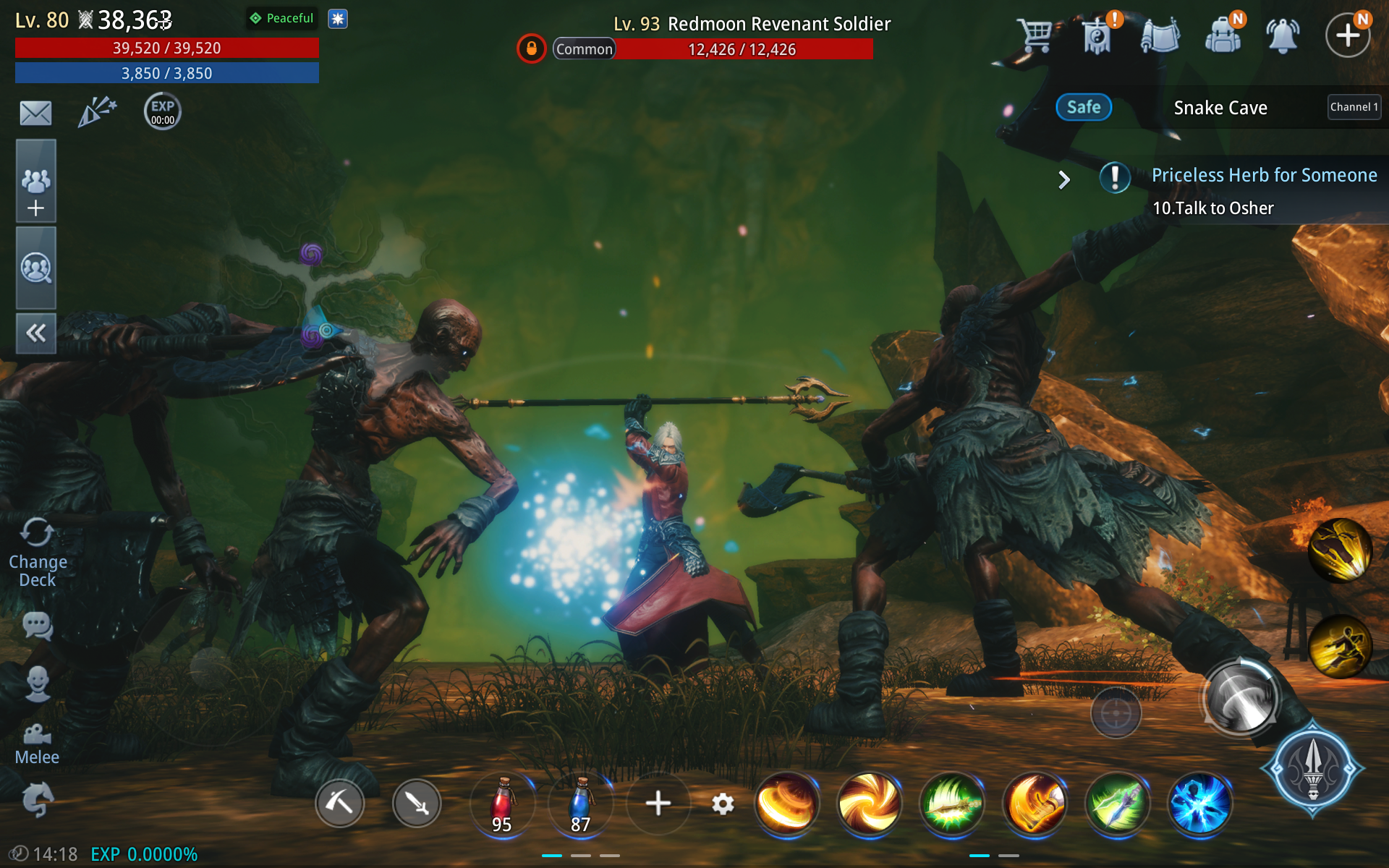Open quest Priceless Herb for Someone

1265,174
